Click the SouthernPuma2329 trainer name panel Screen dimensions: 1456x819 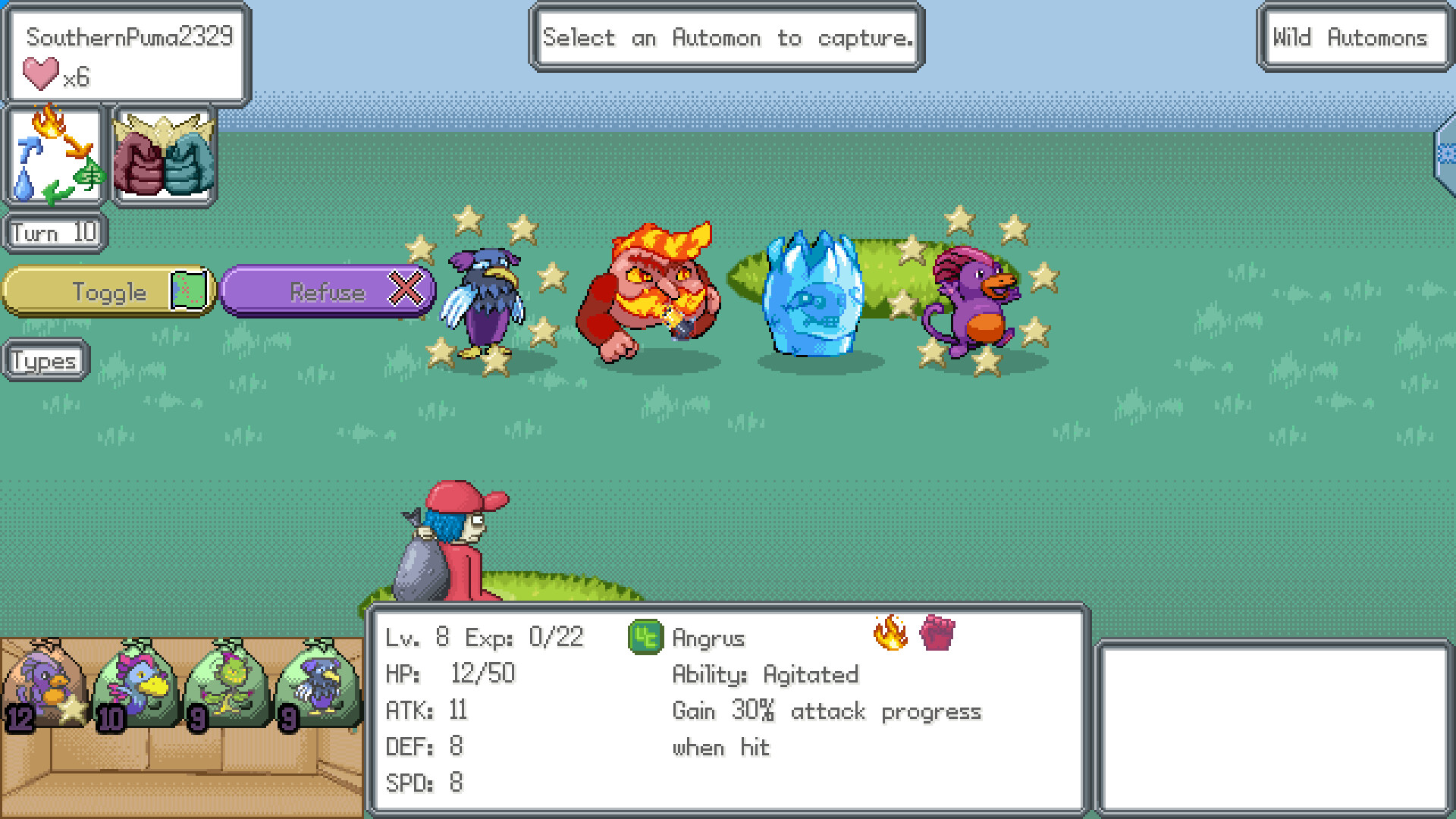129,36
